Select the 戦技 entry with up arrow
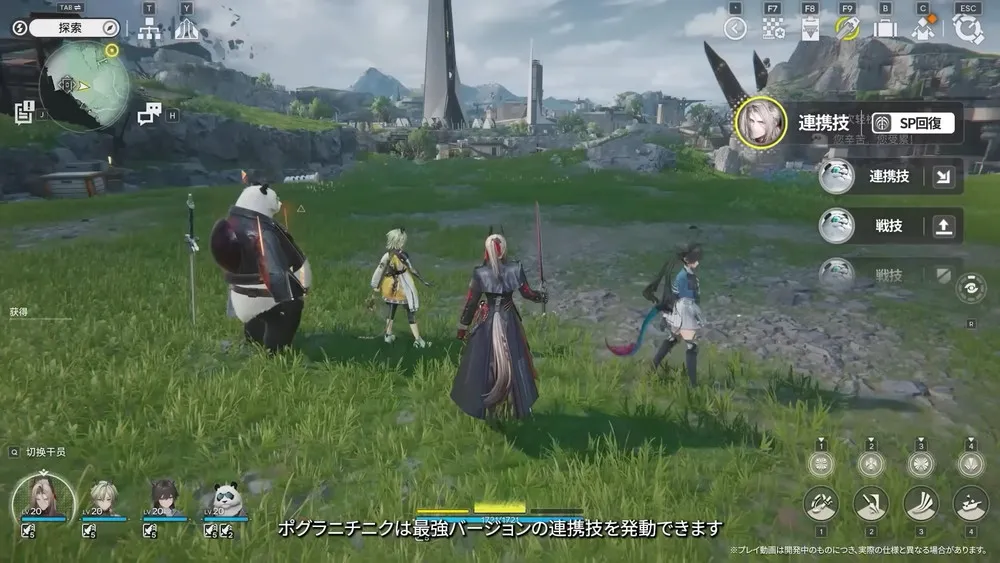This screenshot has height=563, width=1000. 890,227
